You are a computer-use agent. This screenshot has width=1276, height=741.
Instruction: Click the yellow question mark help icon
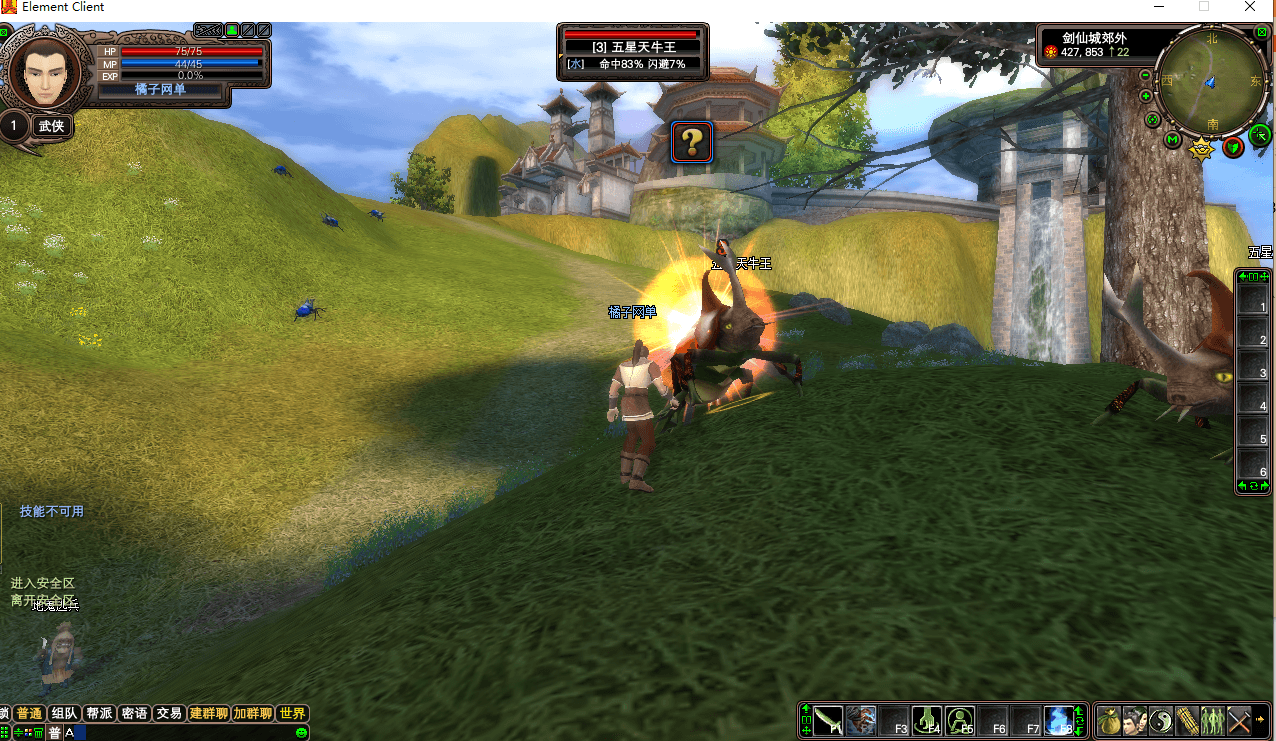coord(691,142)
